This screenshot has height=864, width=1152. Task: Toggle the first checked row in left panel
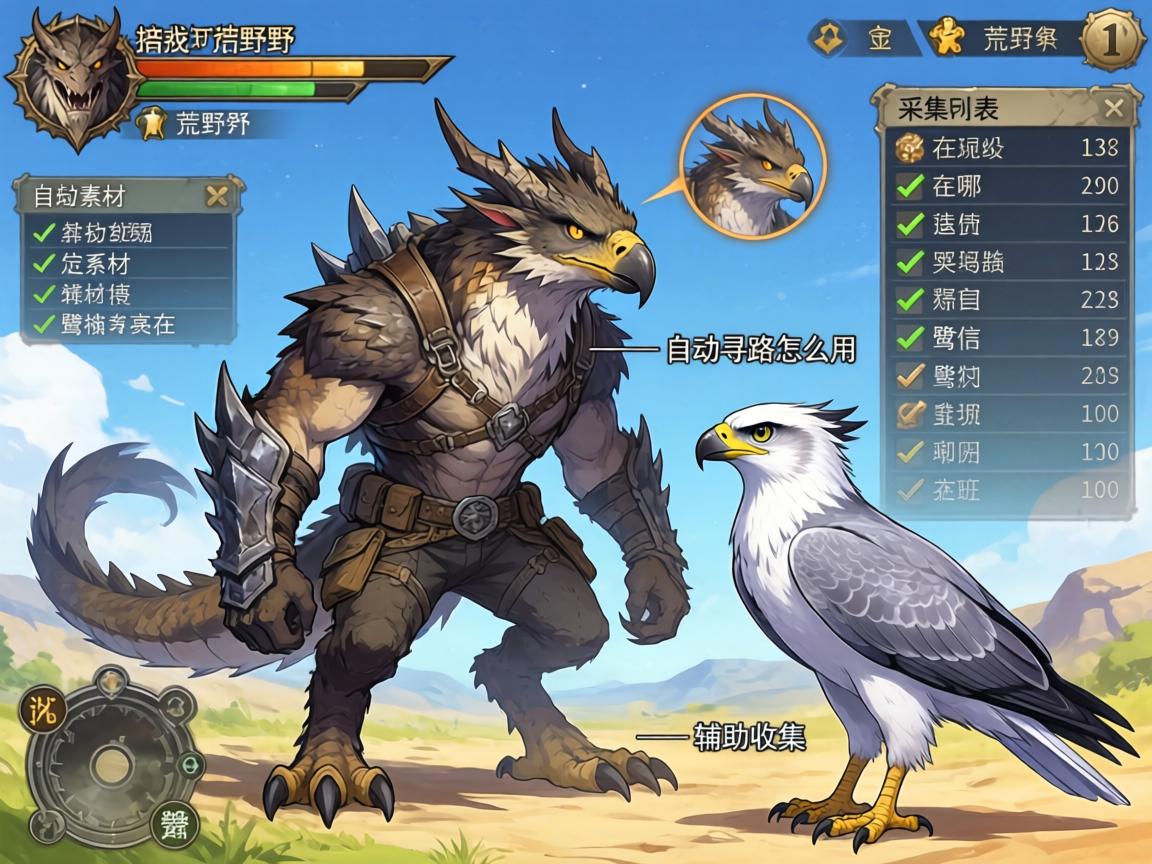44,233
